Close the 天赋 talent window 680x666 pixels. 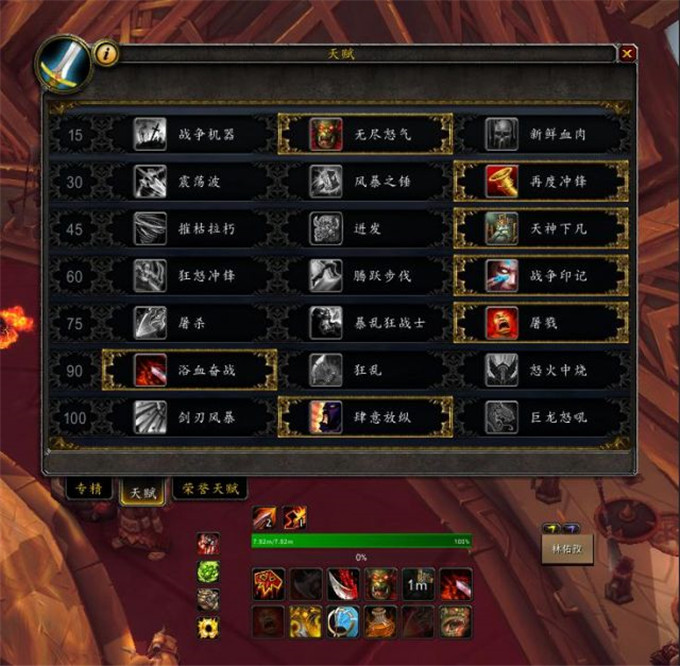click(x=627, y=54)
